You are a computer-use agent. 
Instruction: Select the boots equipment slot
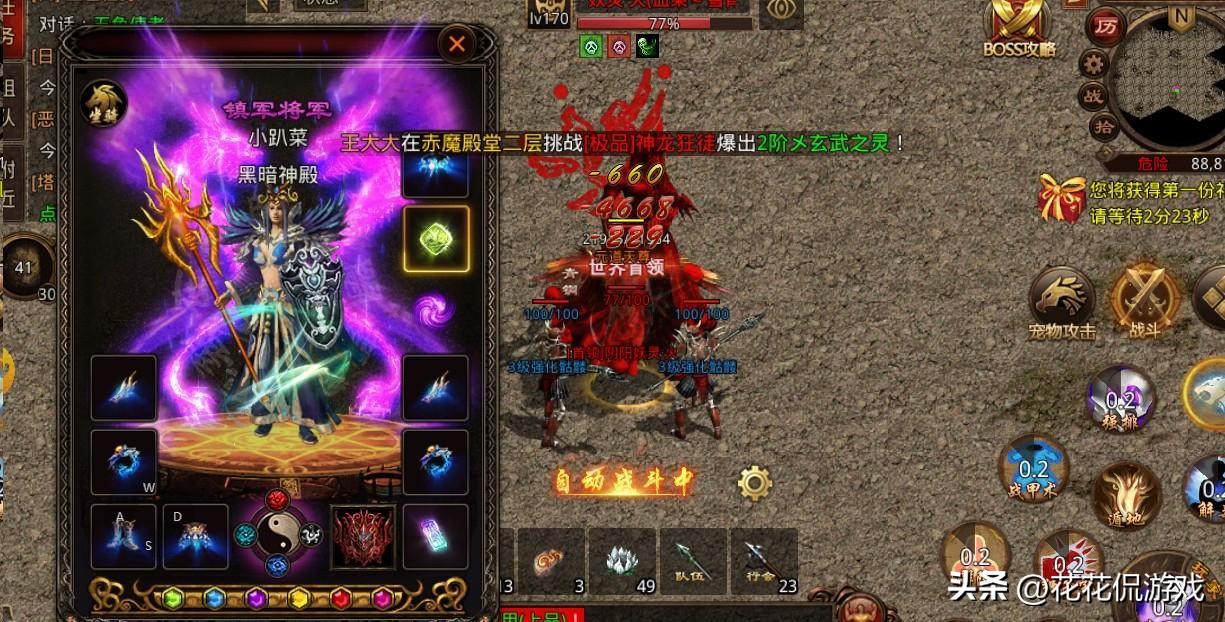point(124,537)
